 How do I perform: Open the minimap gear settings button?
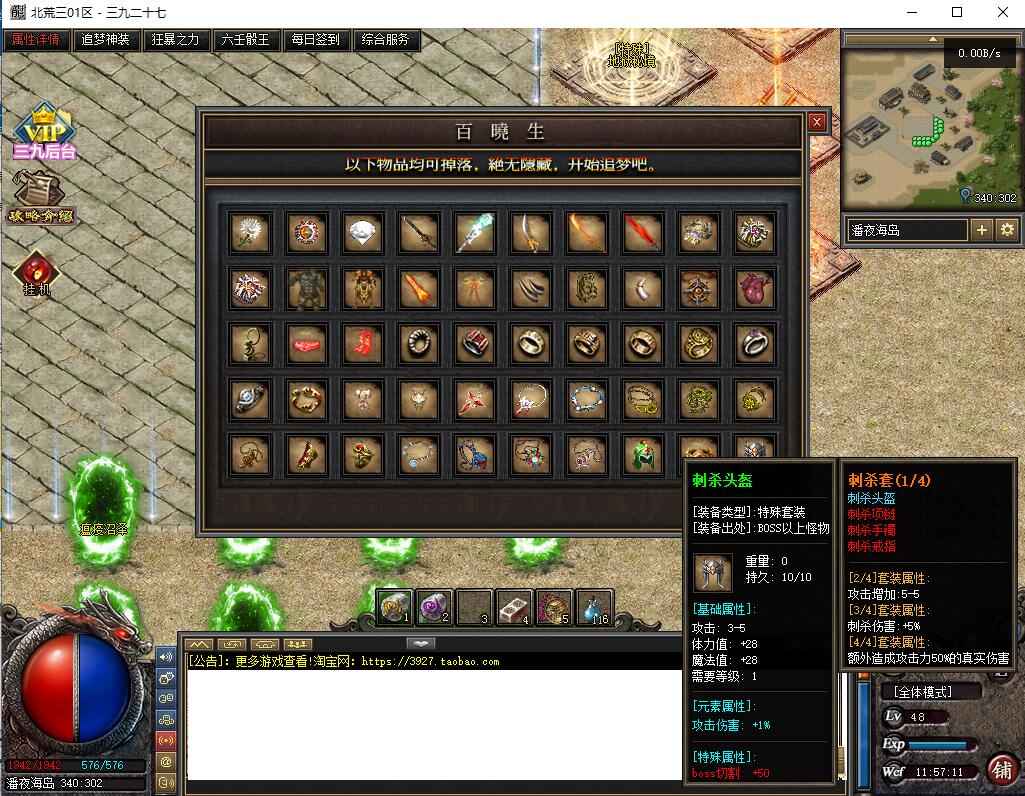pyautogui.click(x=1006, y=230)
